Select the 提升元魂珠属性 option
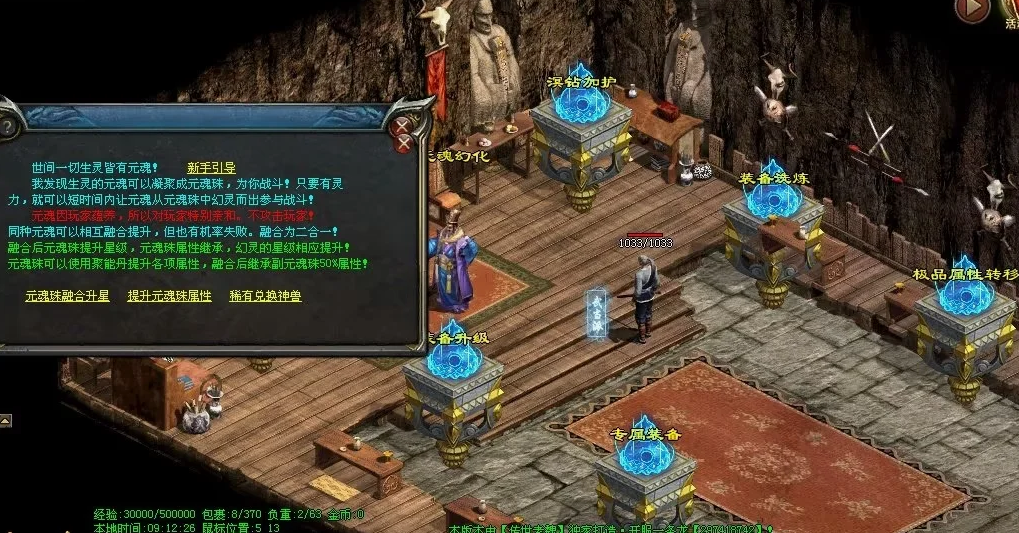This screenshot has height=533, width=1019. (x=169, y=296)
